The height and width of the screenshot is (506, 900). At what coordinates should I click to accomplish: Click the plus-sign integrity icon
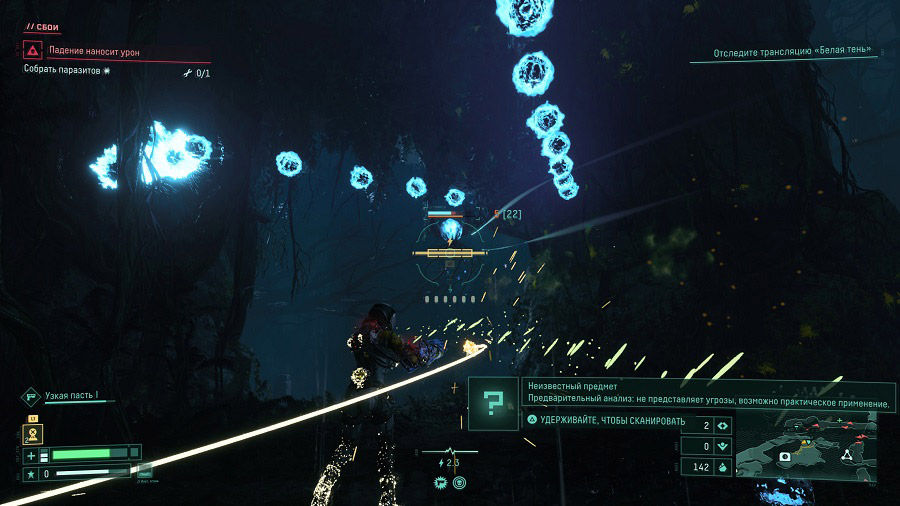31,455
